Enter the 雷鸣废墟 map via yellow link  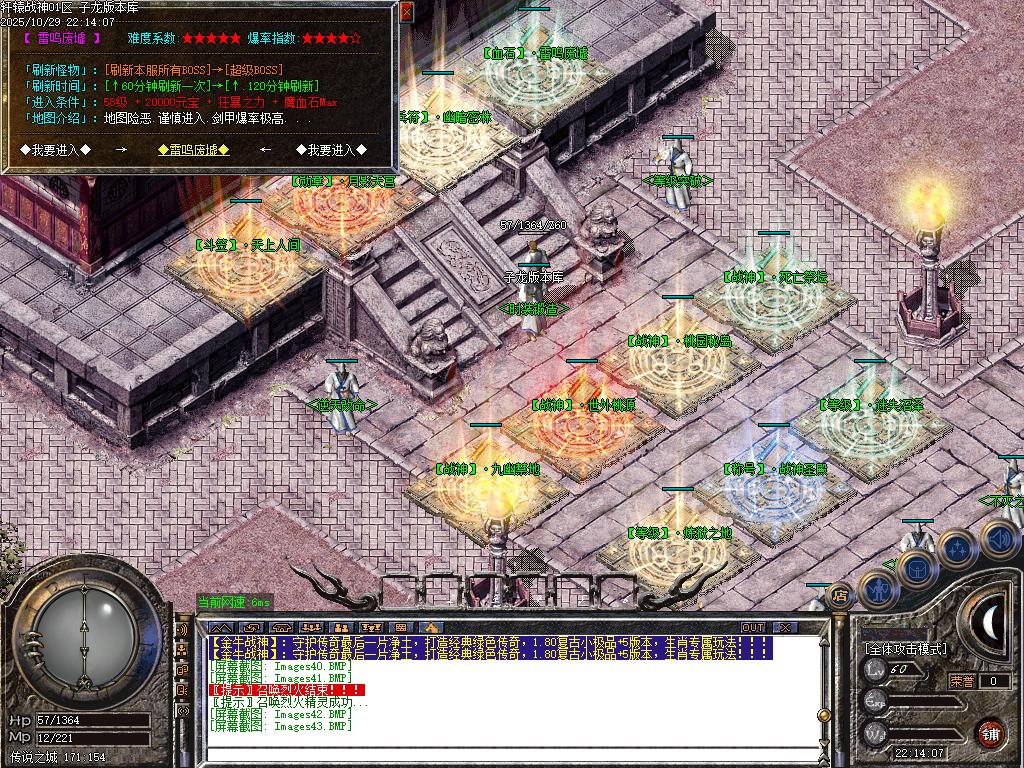[x=194, y=150]
